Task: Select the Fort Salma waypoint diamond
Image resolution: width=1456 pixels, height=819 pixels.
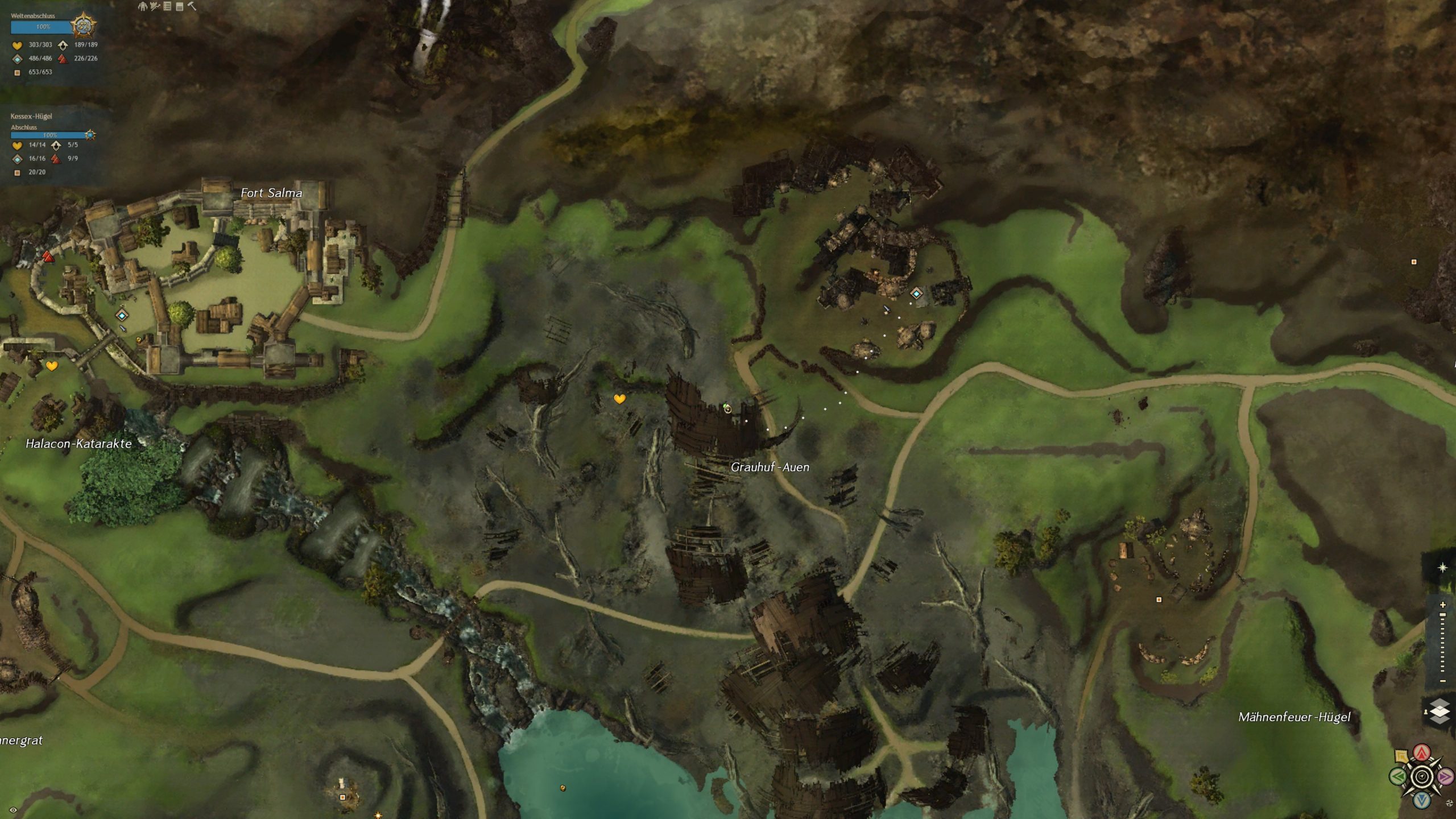Action: click(x=122, y=315)
